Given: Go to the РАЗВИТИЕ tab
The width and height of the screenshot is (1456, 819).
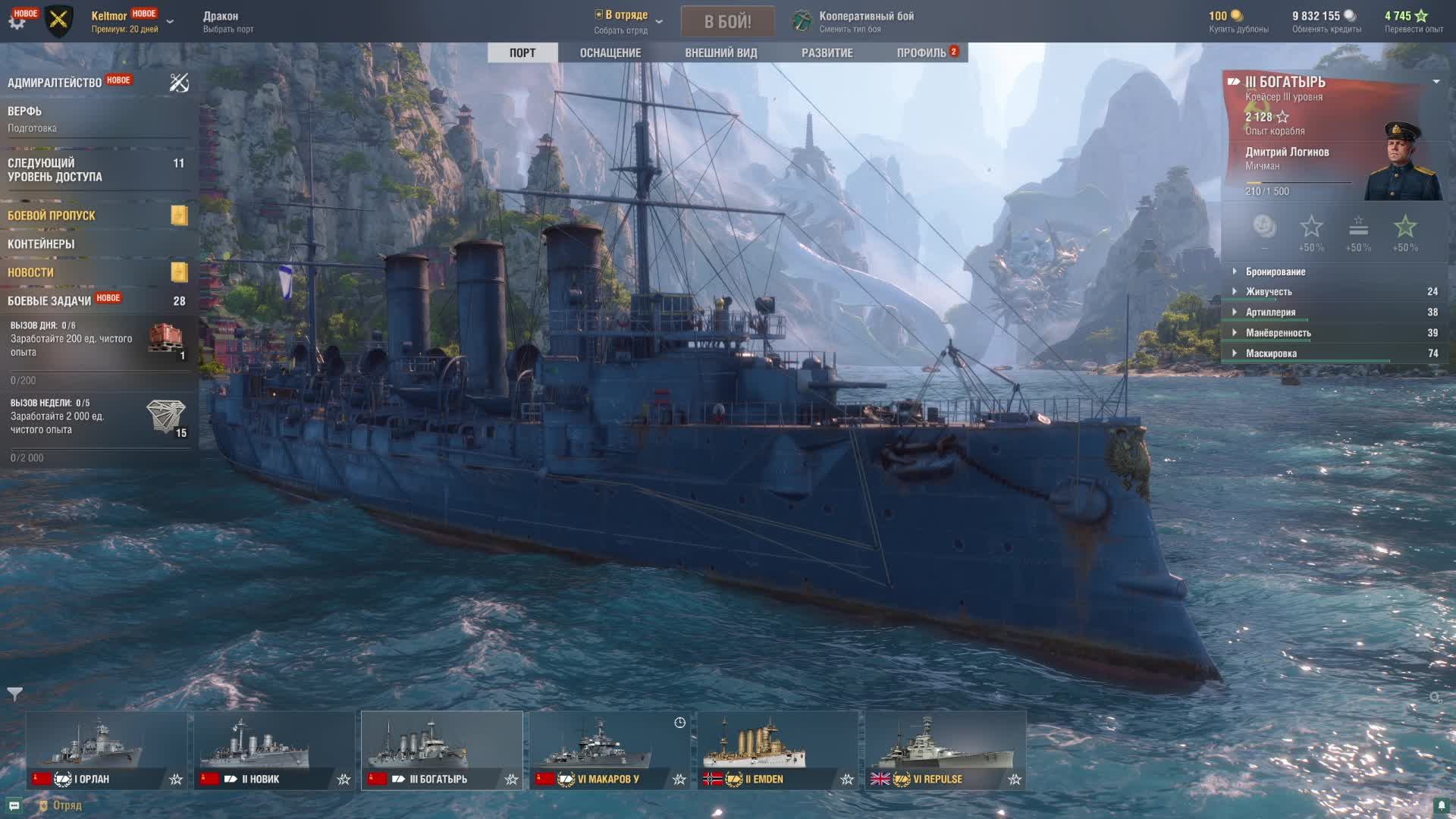Looking at the screenshot, I should [x=827, y=52].
